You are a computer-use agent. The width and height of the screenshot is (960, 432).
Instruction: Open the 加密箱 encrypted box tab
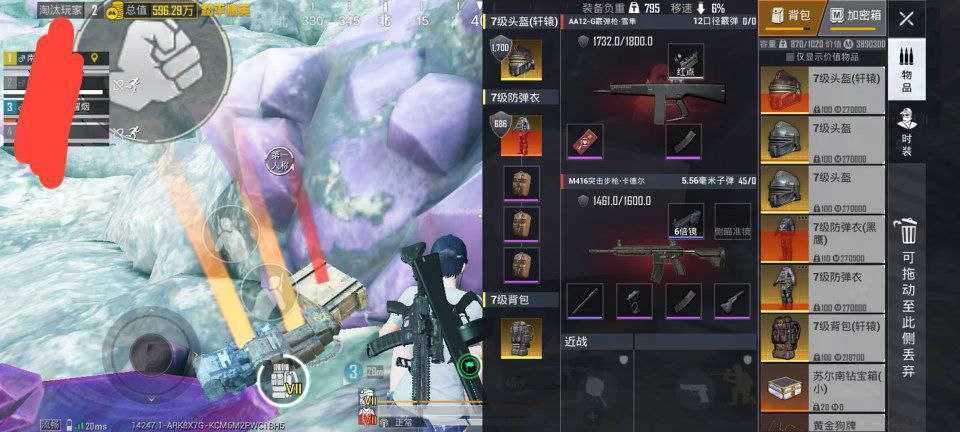coord(856,17)
